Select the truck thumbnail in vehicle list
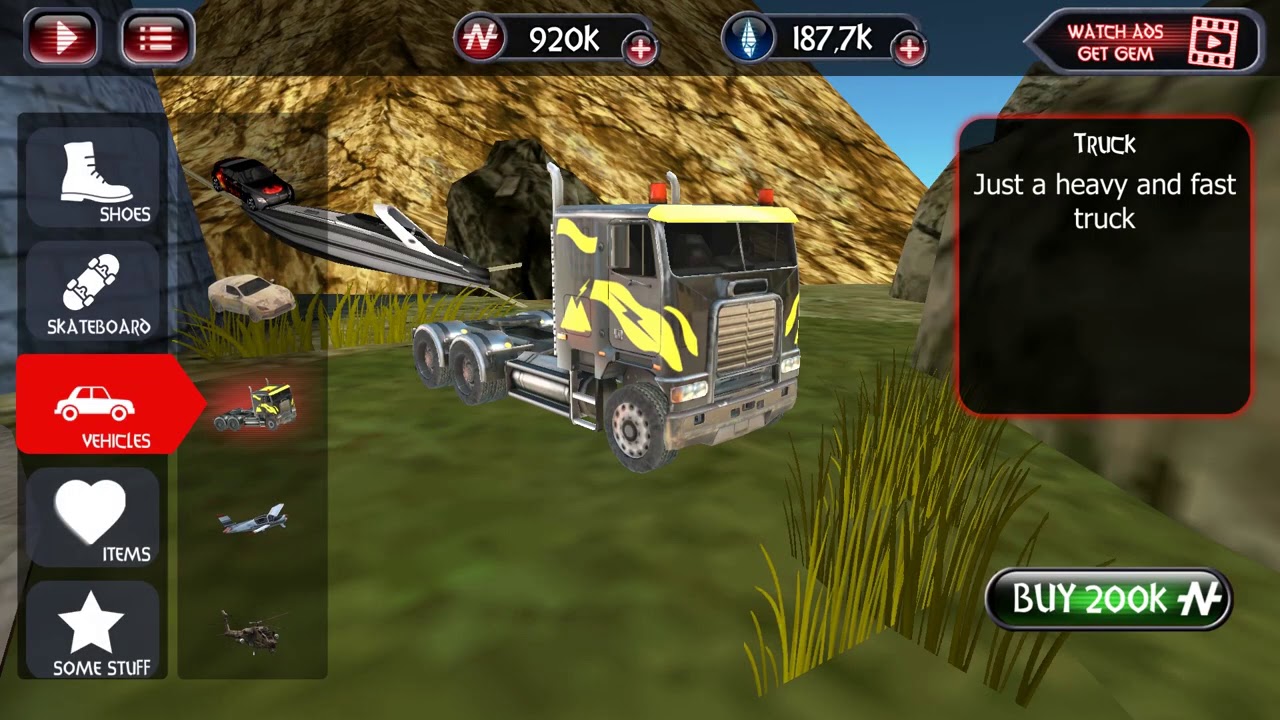This screenshot has width=1280, height=720. coord(254,406)
